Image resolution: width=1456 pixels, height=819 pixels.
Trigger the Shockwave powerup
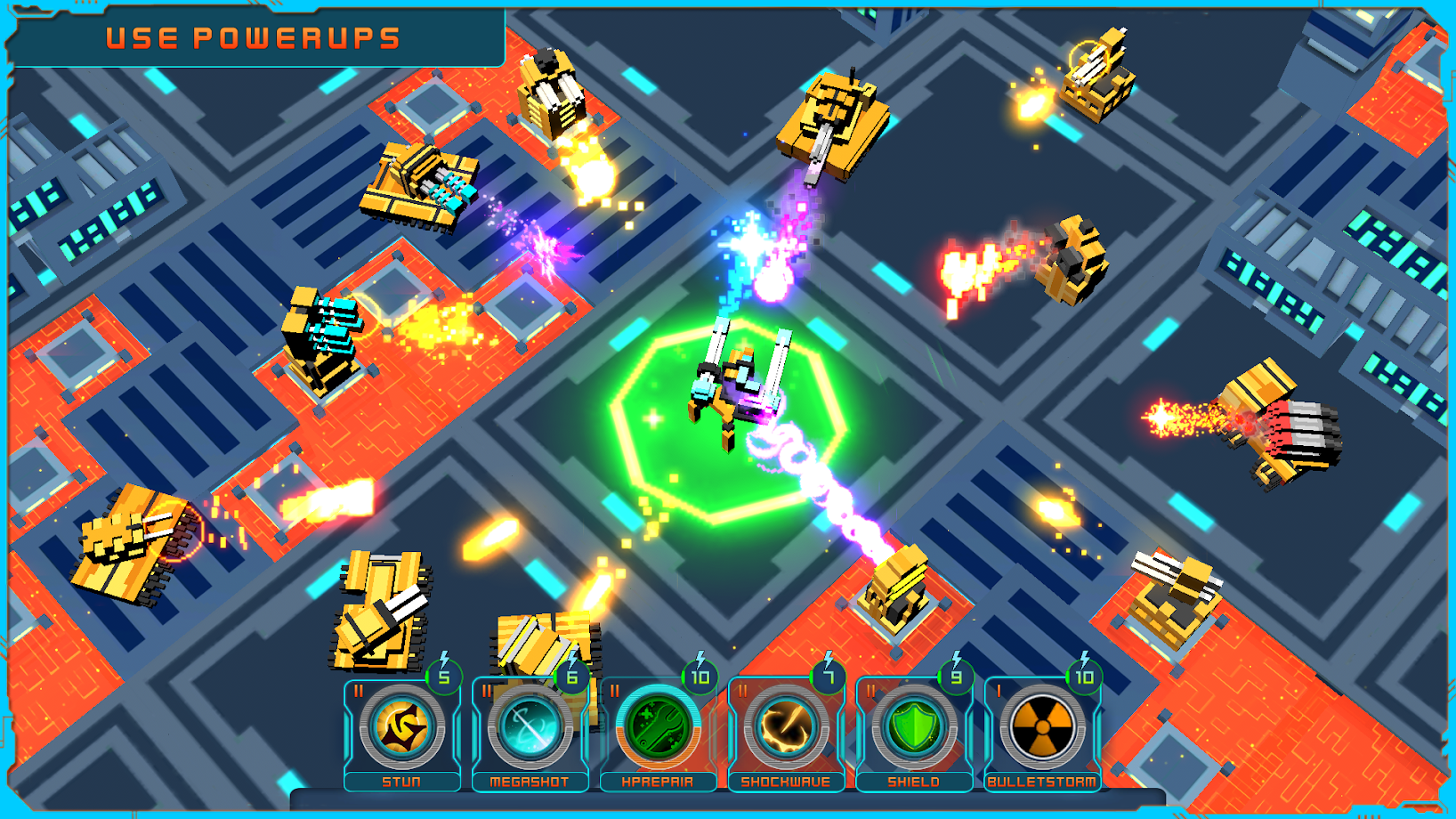click(x=786, y=728)
